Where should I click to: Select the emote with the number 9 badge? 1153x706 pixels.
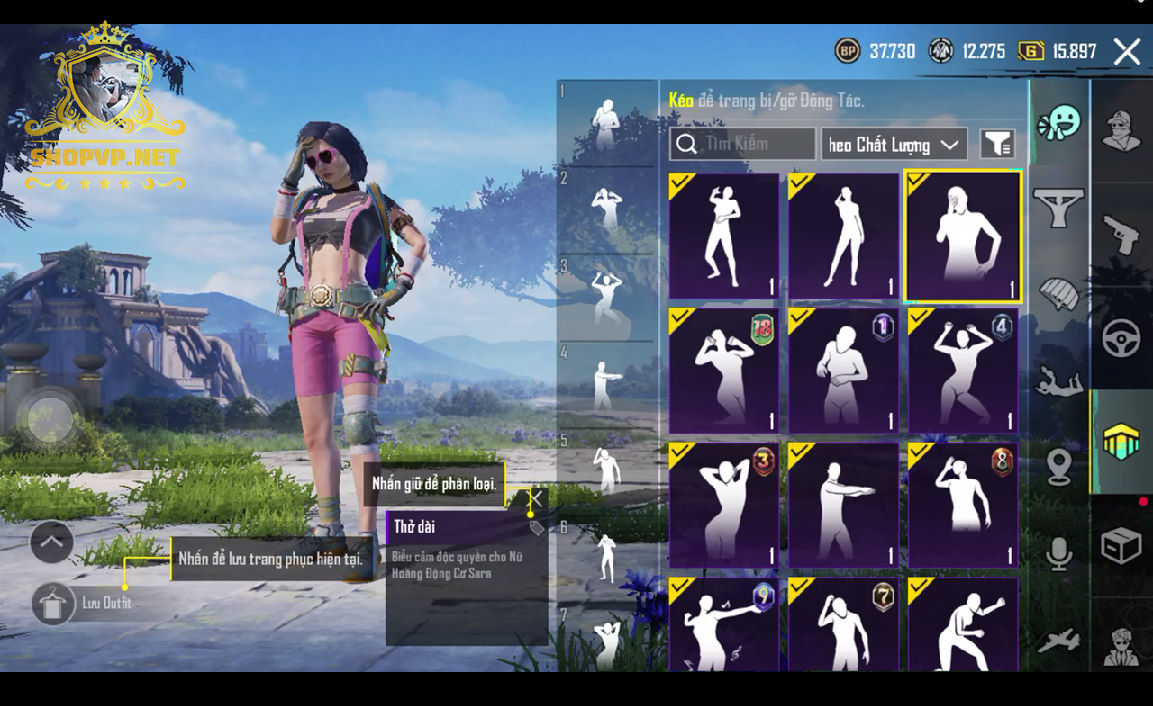click(x=724, y=624)
